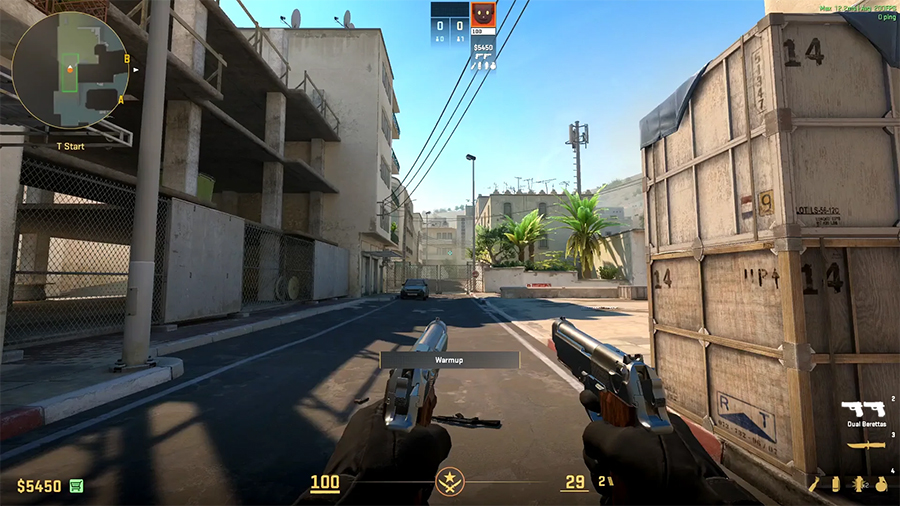The image size is (900, 506).
Task: Open the buy menu cart icon
Action: tap(76, 487)
